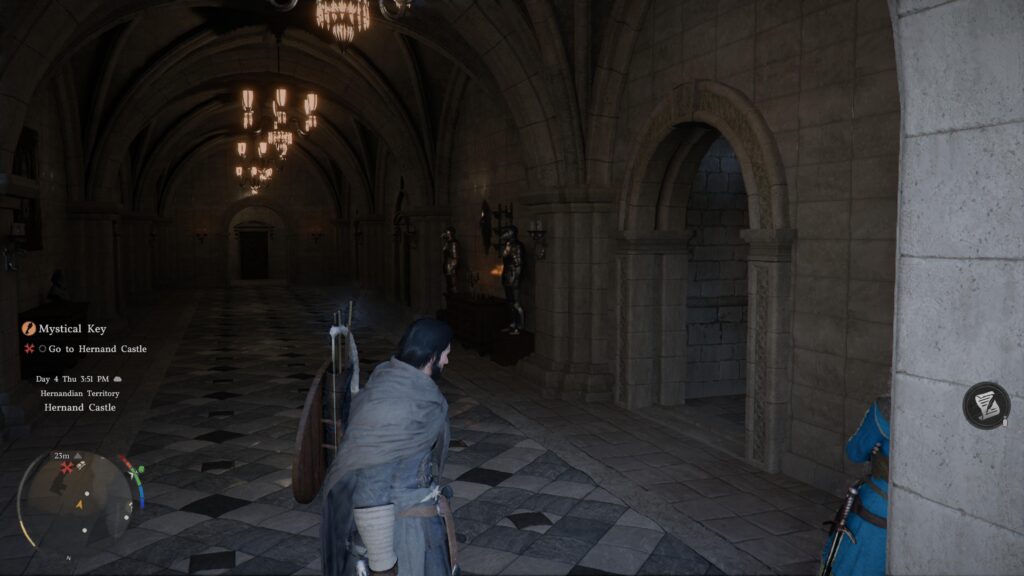
Task: Click the red quest marker on minimap
Action: (x=67, y=467)
